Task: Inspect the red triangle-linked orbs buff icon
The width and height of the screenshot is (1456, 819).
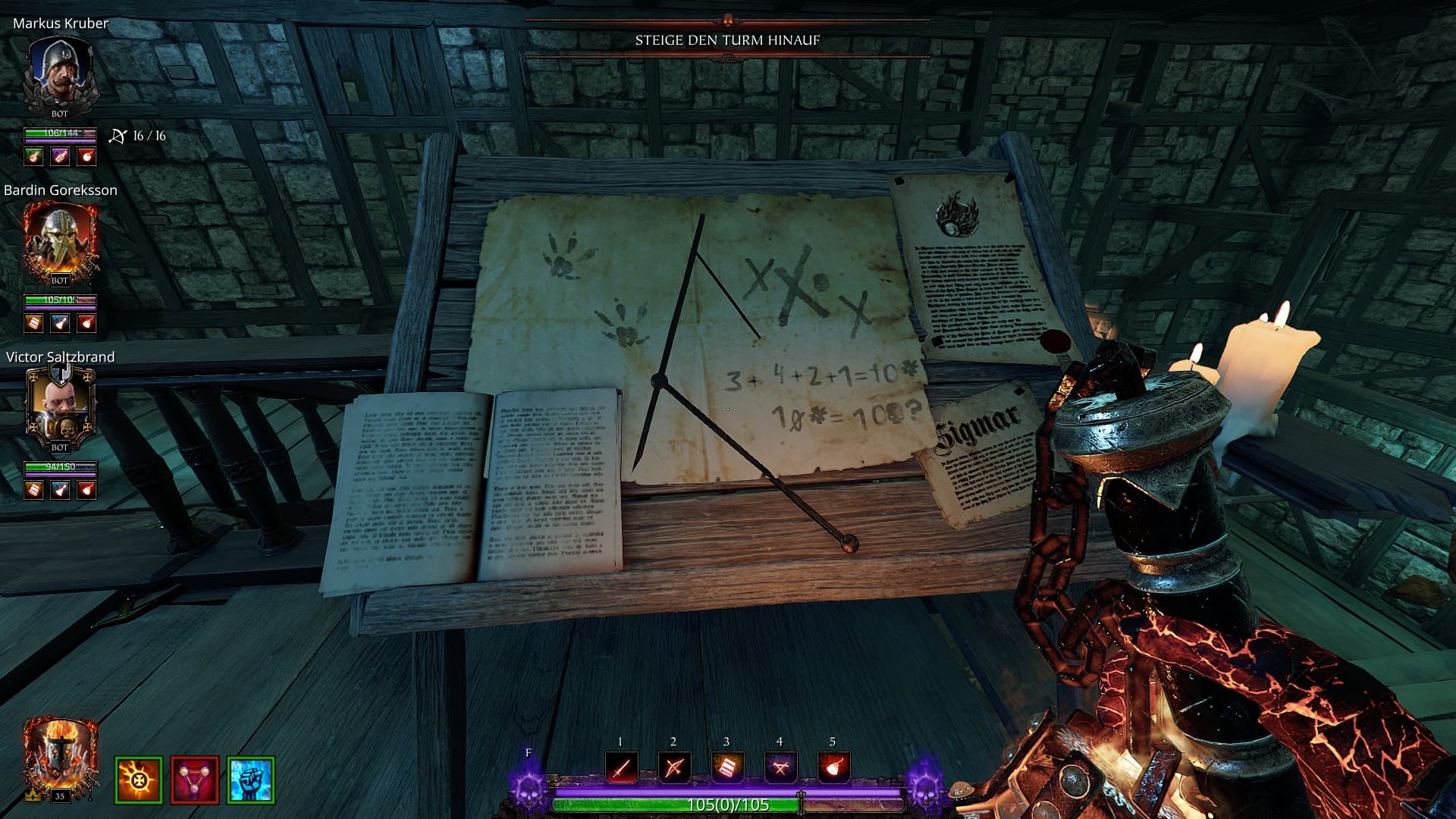Action: [194, 780]
